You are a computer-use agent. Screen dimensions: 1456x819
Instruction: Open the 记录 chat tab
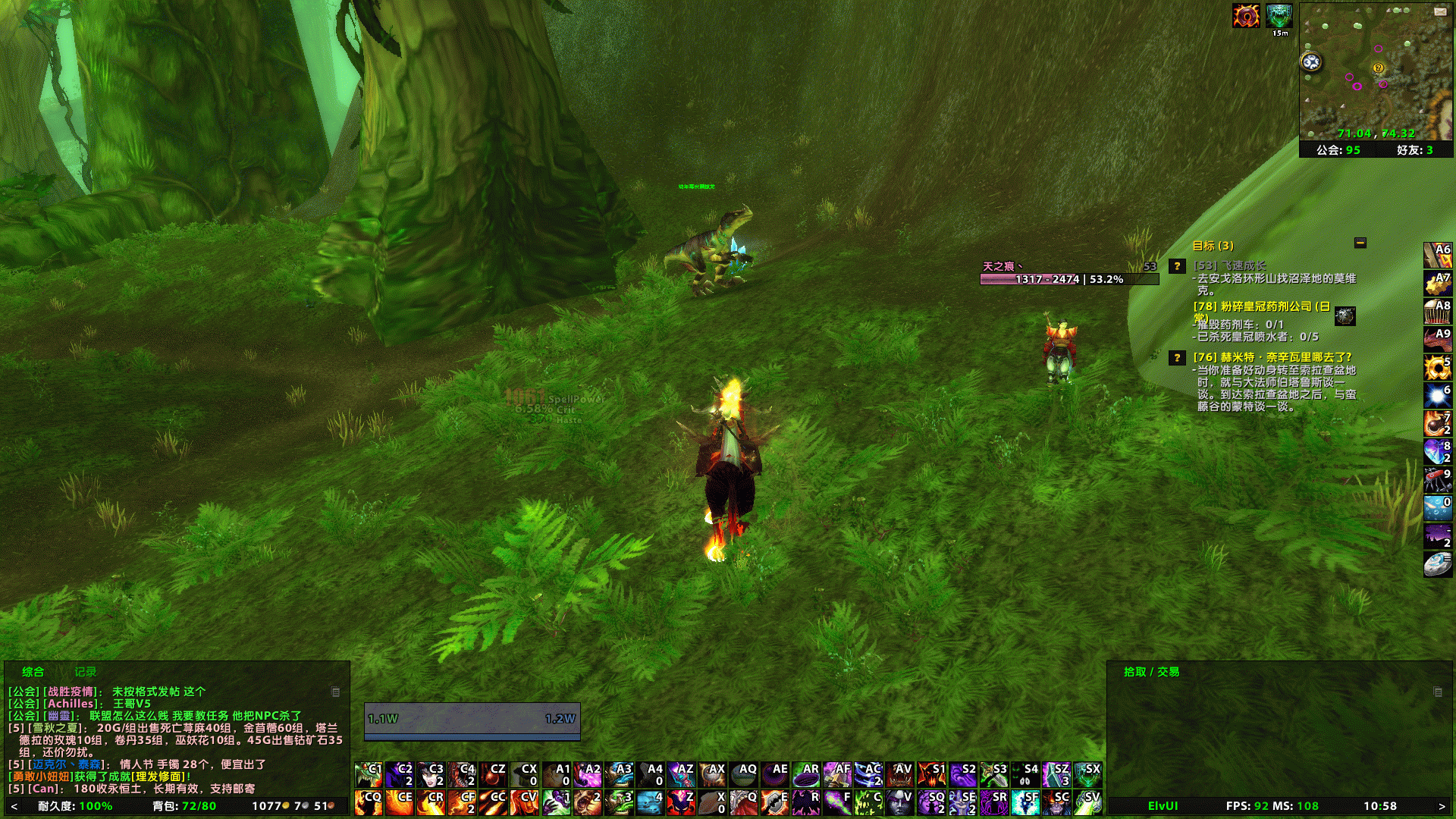[85, 672]
